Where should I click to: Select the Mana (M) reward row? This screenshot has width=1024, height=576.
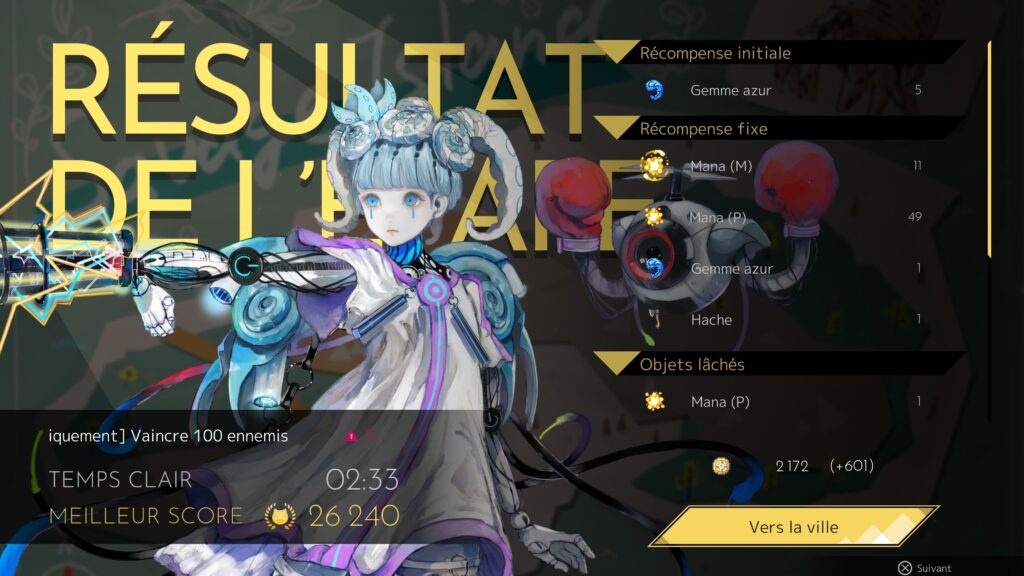pos(782,166)
